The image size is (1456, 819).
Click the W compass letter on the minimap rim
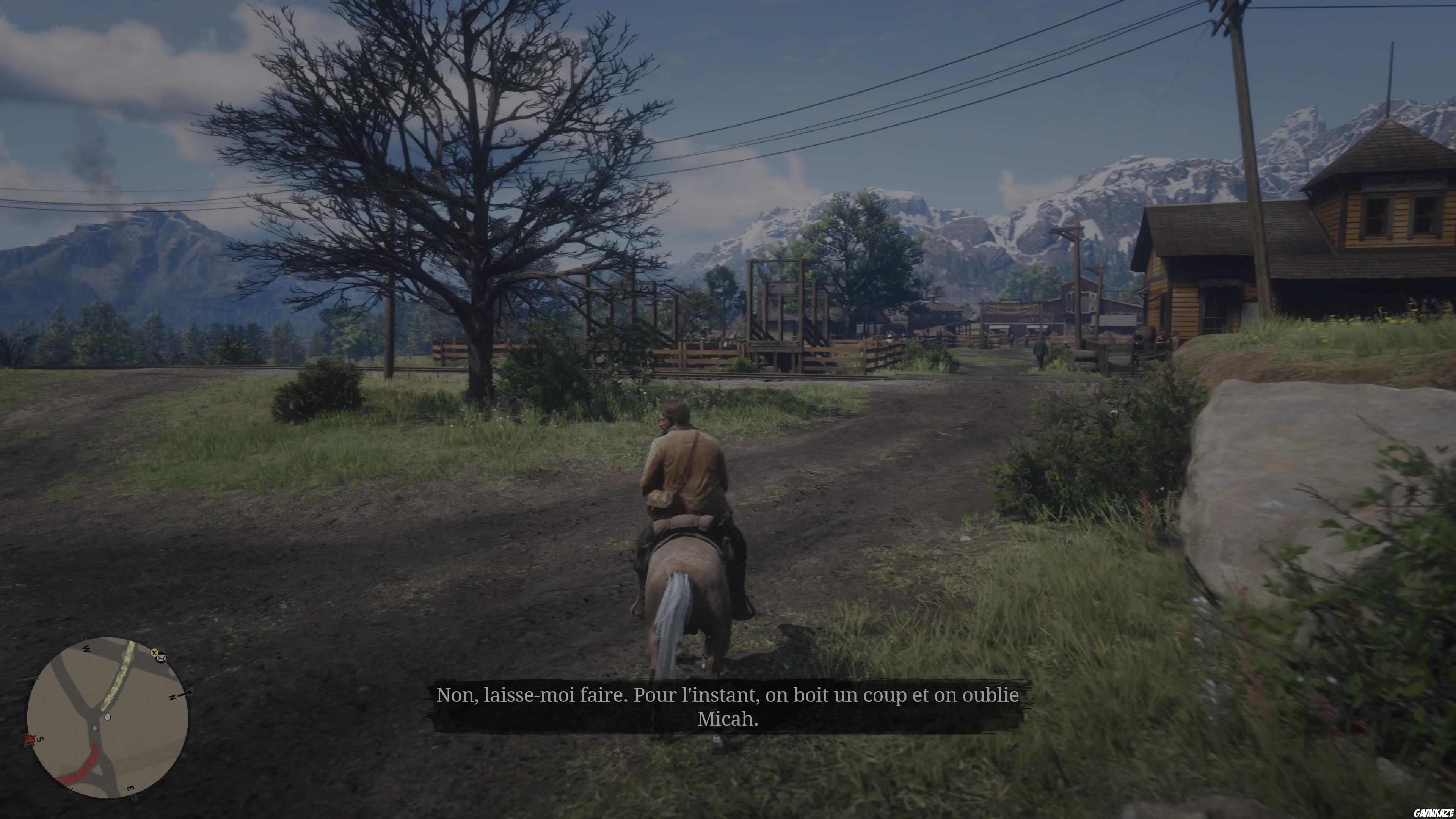click(86, 650)
